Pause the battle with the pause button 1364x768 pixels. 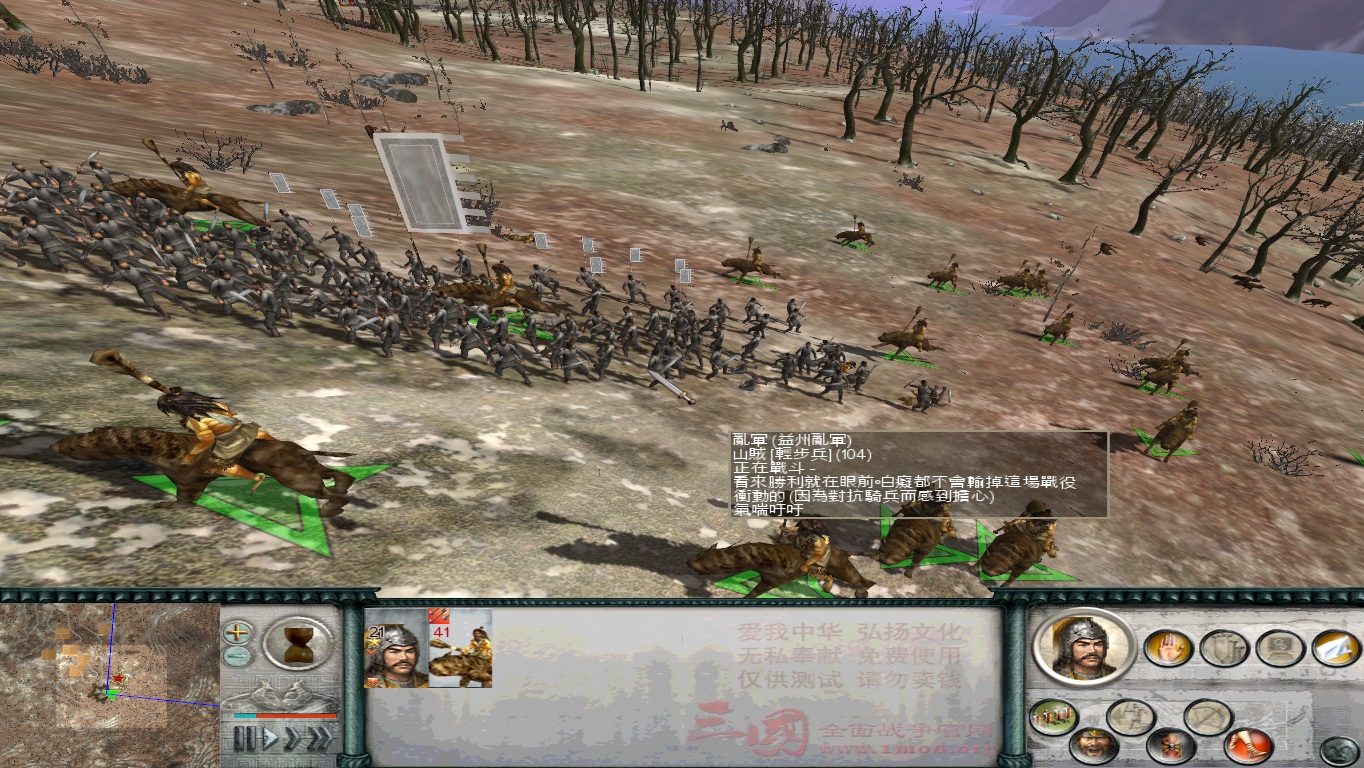point(246,737)
